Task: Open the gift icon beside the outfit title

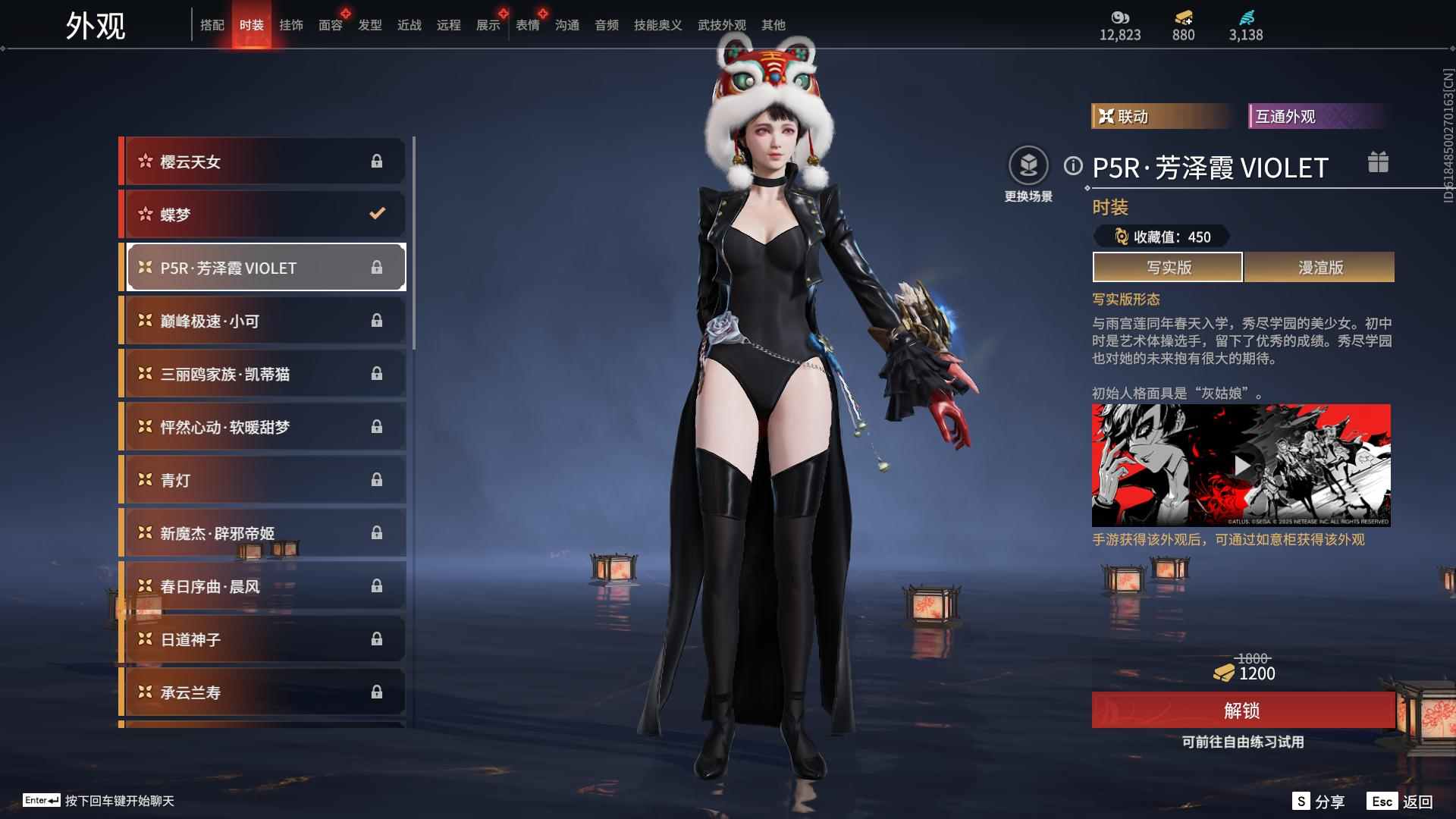Action: pyautogui.click(x=1378, y=162)
